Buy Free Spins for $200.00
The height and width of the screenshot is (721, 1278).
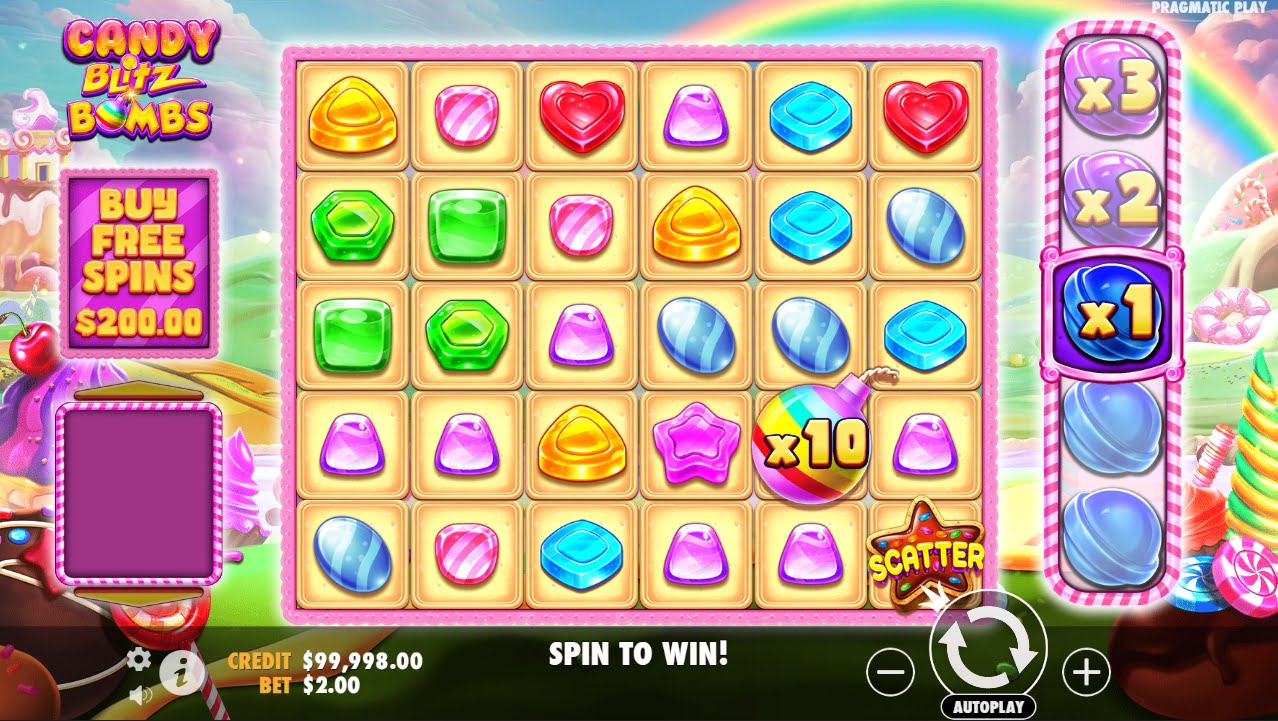140,264
